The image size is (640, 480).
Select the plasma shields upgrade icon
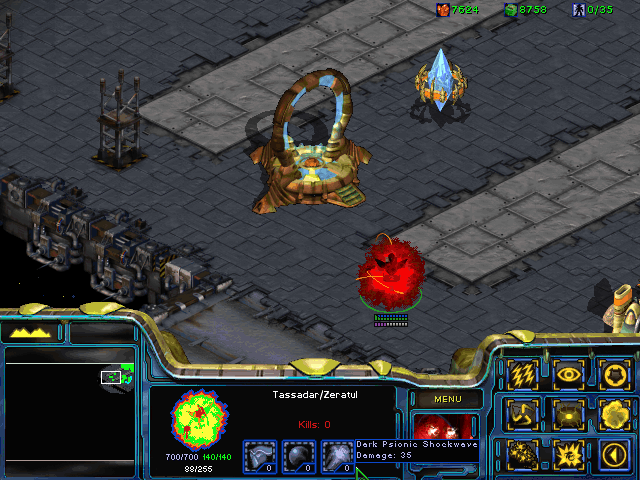click(x=298, y=457)
